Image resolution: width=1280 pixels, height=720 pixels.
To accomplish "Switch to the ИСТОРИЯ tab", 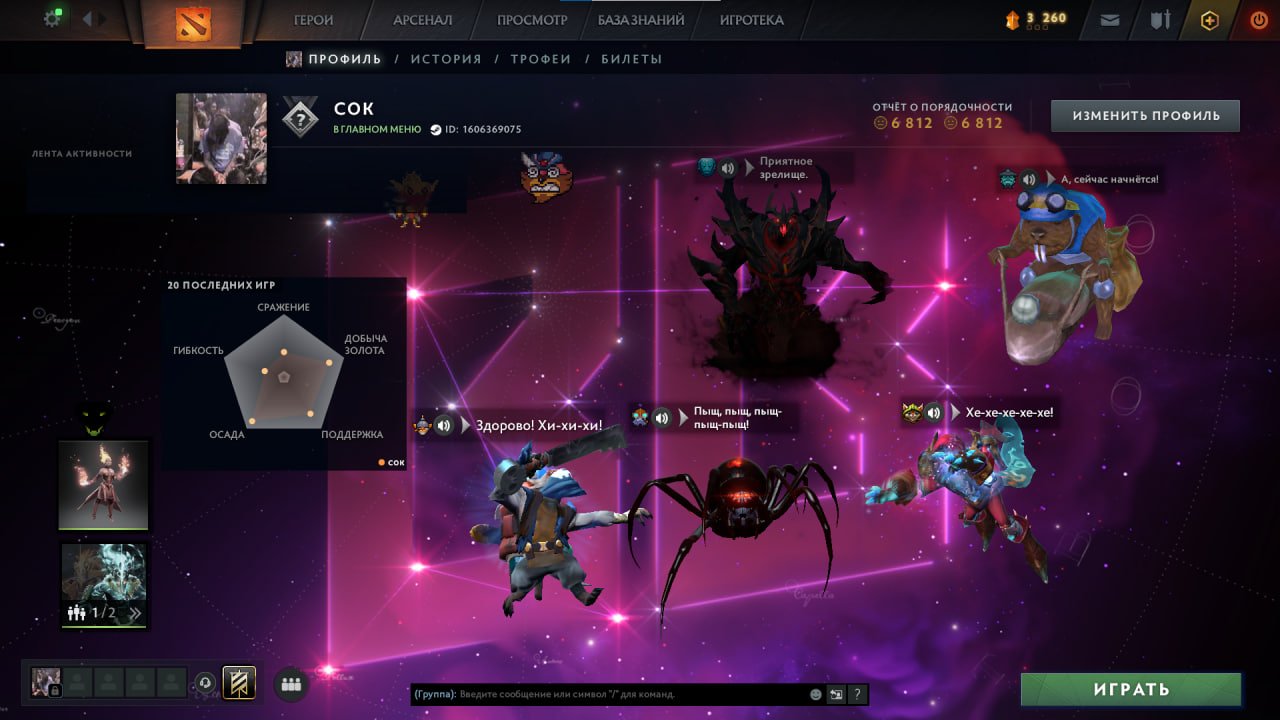I will [x=446, y=58].
